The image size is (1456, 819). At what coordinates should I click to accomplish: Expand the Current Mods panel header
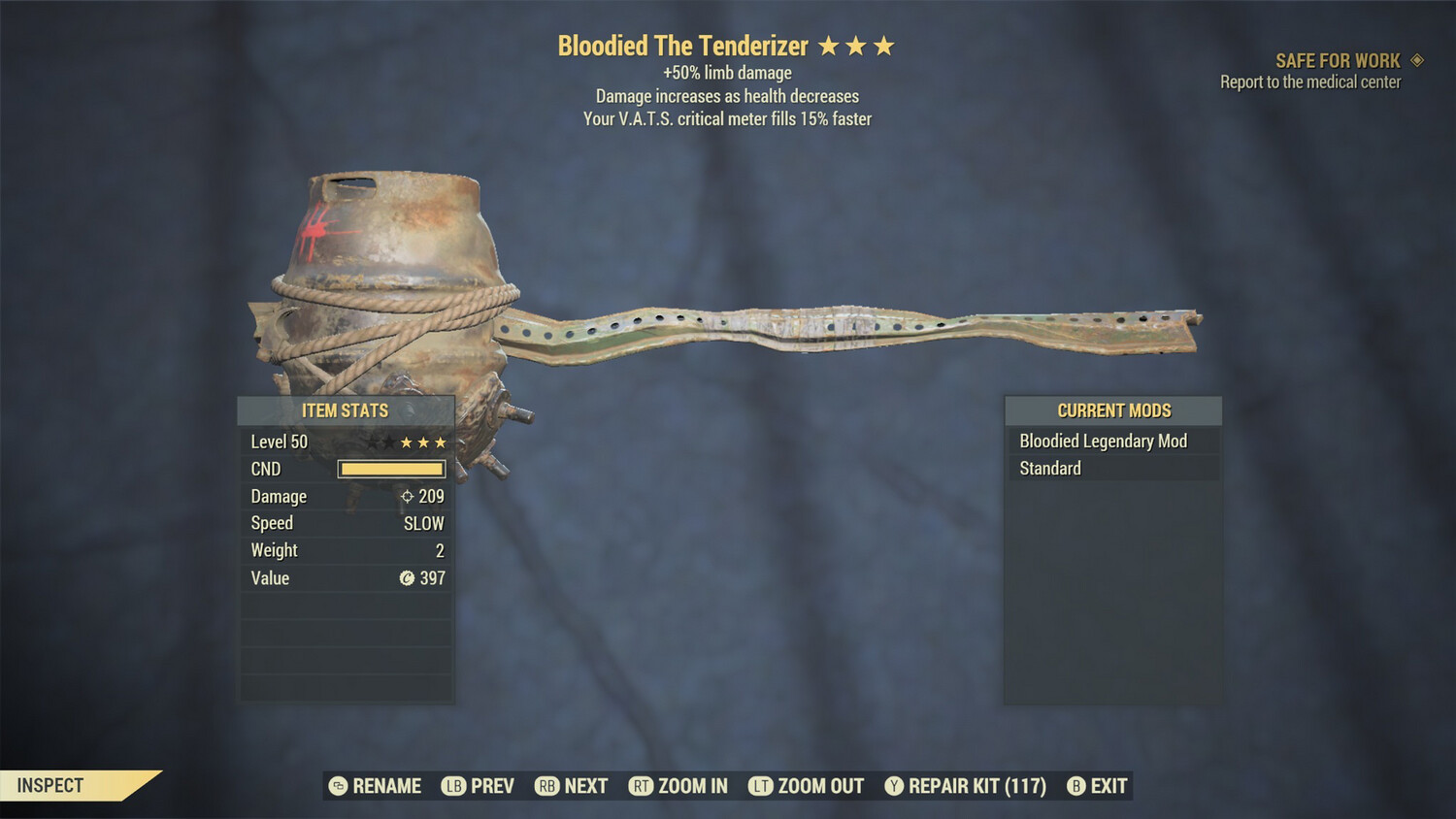click(x=1112, y=410)
